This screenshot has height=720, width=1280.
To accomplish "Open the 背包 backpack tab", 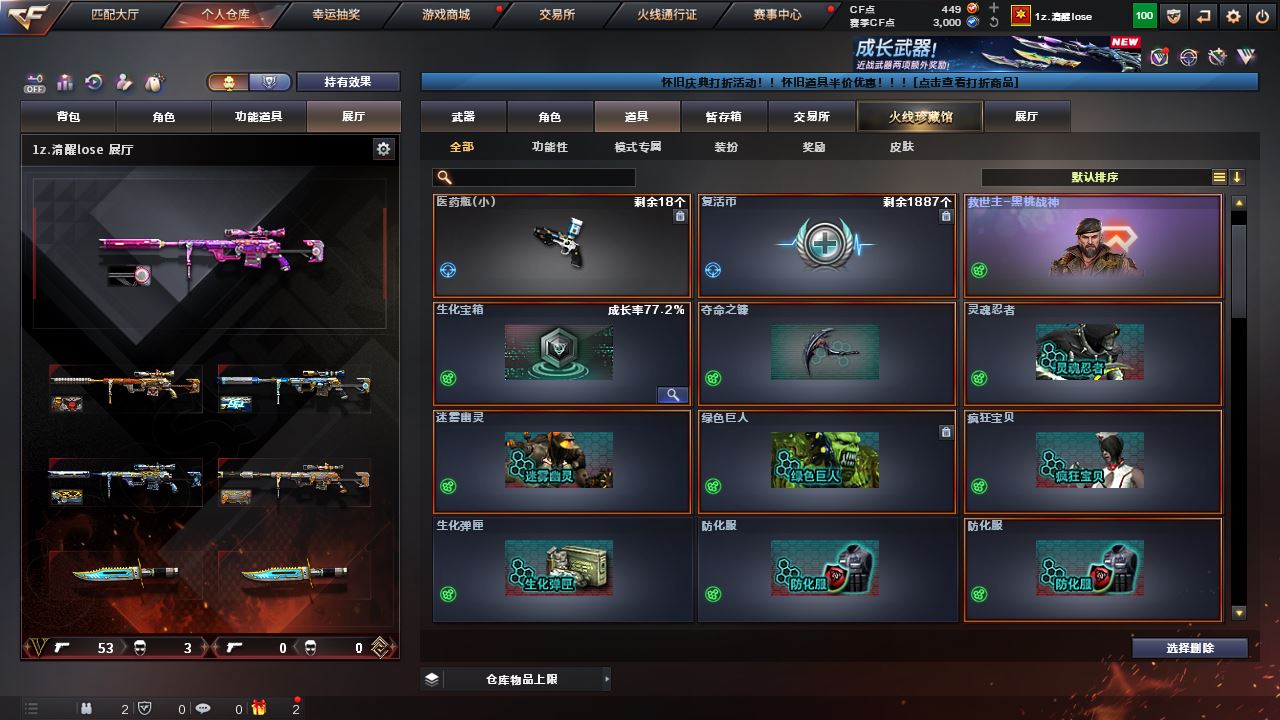I will (x=69, y=117).
